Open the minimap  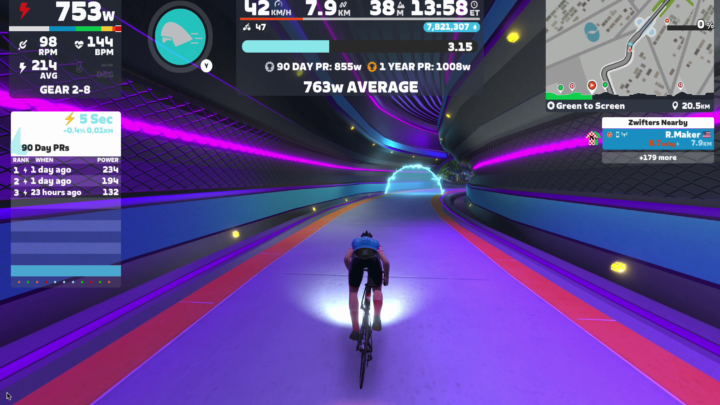click(x=630, y=47)
